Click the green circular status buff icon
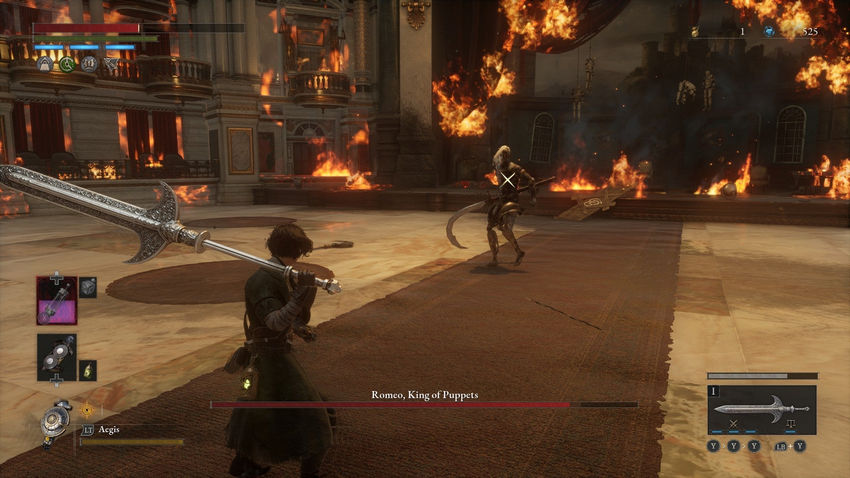The width and height of the screenshot is (850, 478). (67, 64)
